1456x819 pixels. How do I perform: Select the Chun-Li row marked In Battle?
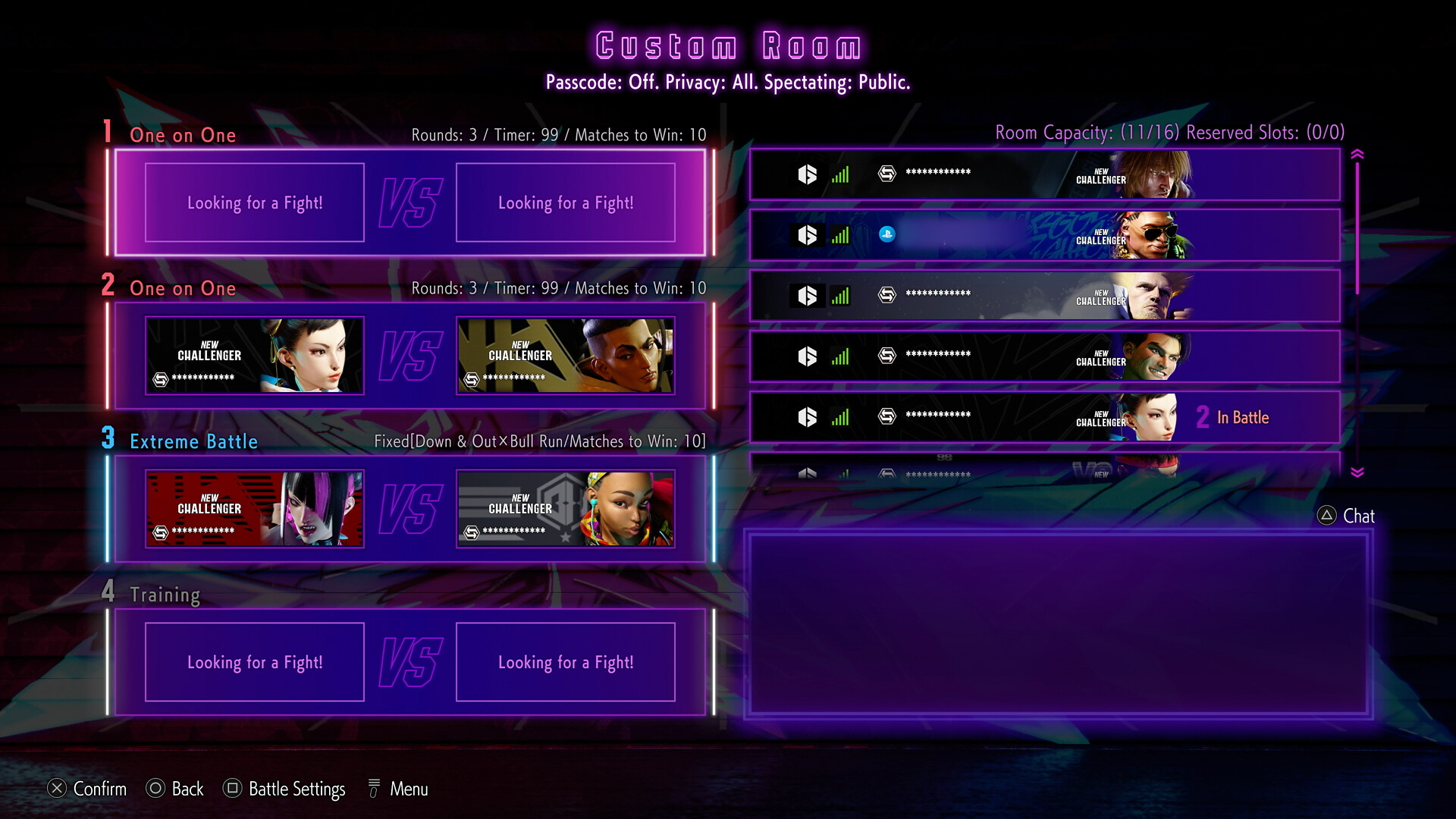point(1044,418)
